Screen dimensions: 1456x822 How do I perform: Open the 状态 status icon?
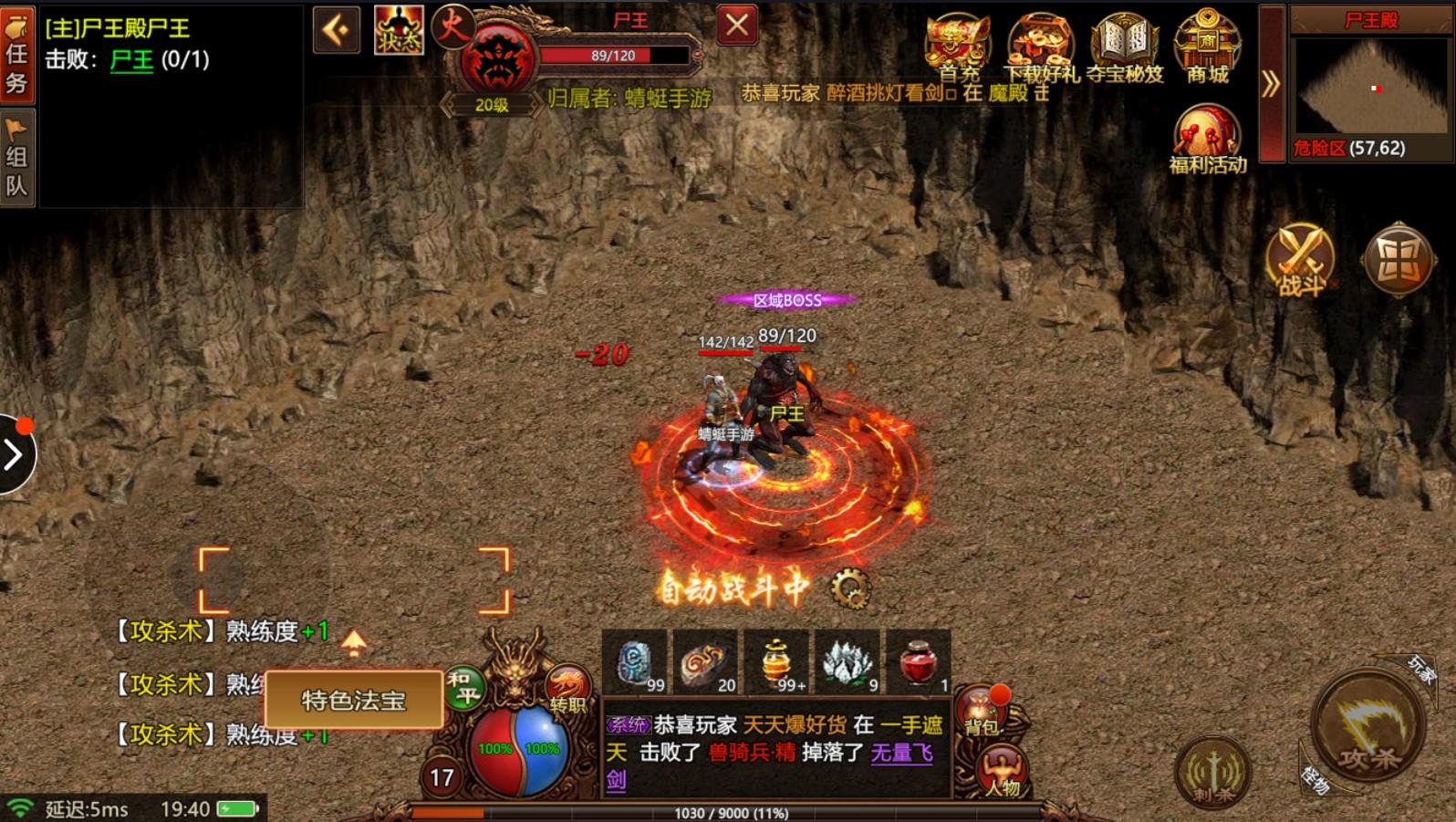pos(399,30)
